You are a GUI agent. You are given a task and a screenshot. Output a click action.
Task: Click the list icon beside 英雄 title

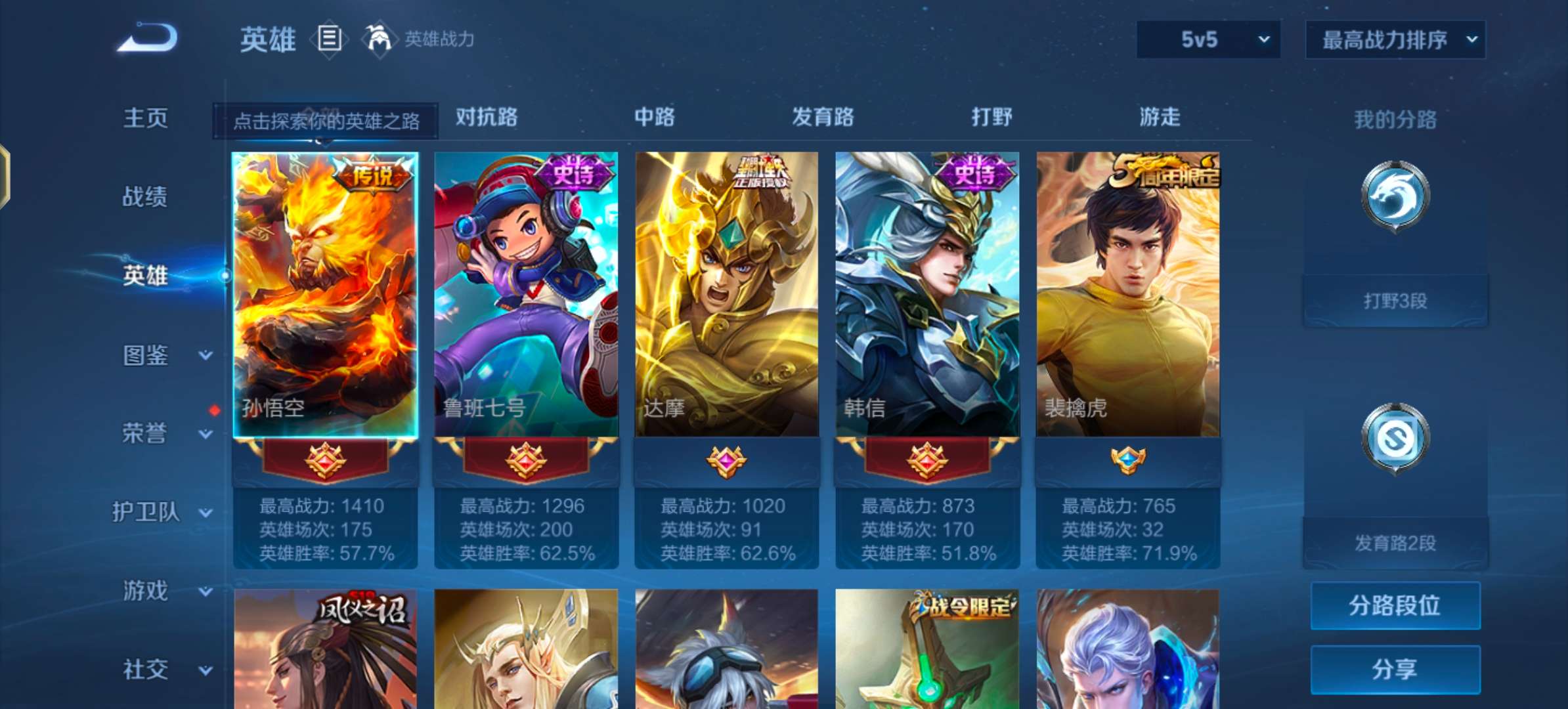pos(329,39)
